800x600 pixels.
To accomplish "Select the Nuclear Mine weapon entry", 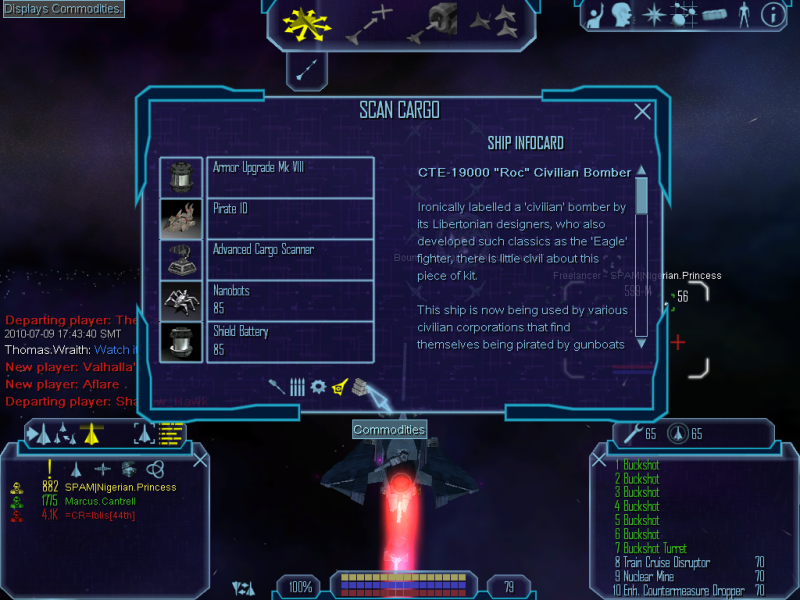I will click(658, 576).
